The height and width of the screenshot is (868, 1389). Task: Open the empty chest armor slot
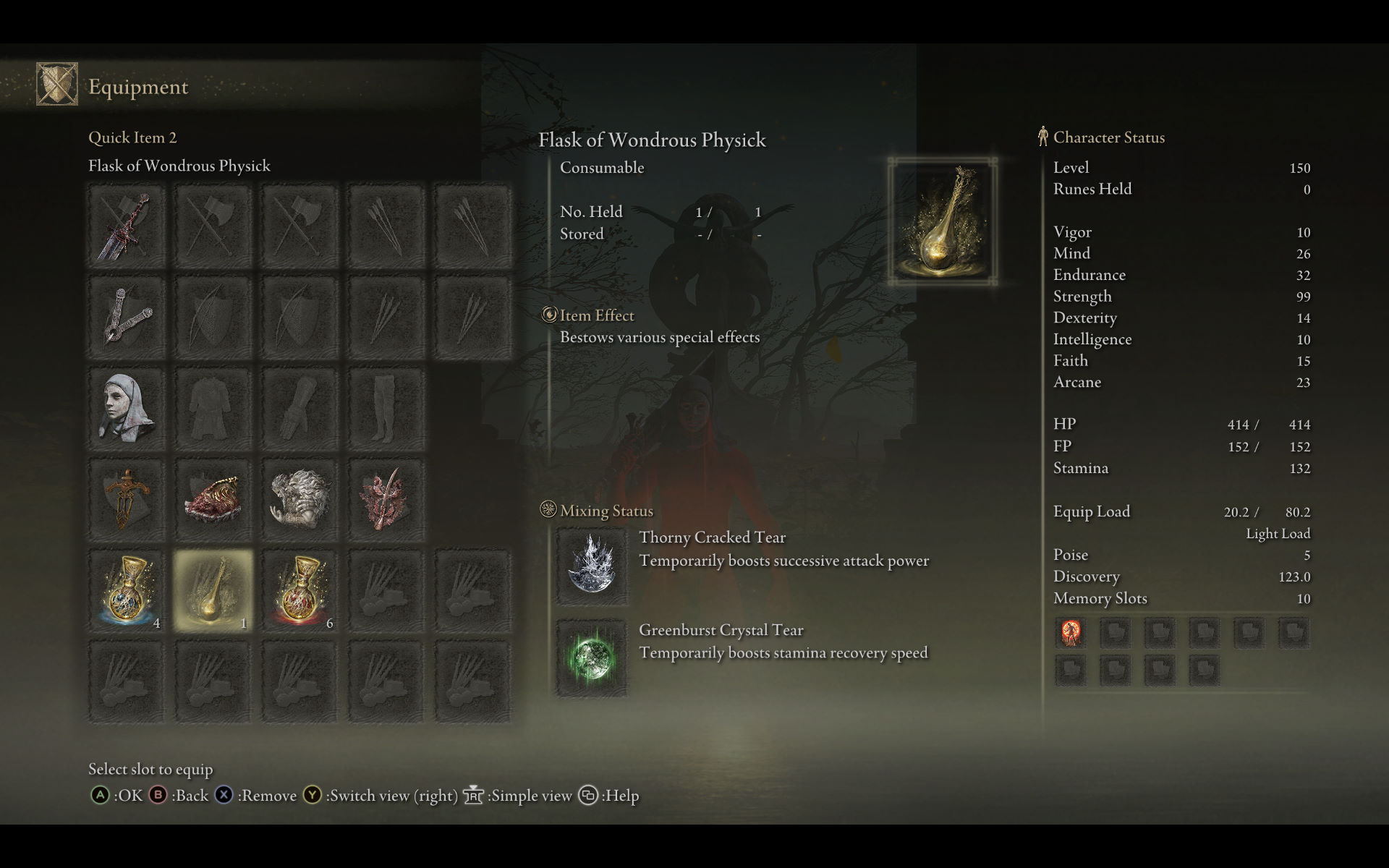click(213, 409)
